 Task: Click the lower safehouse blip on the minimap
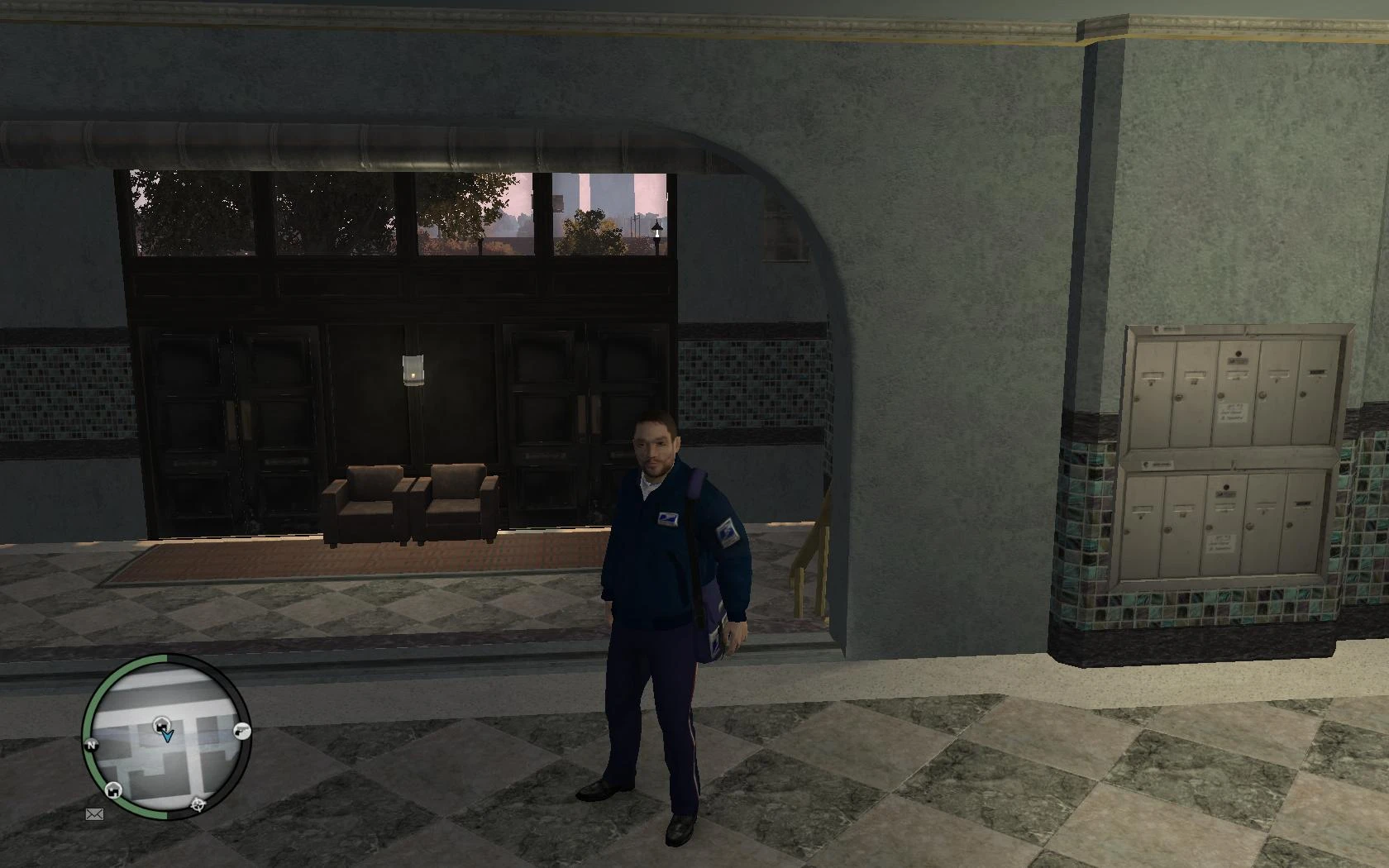[x=112, y=789]
